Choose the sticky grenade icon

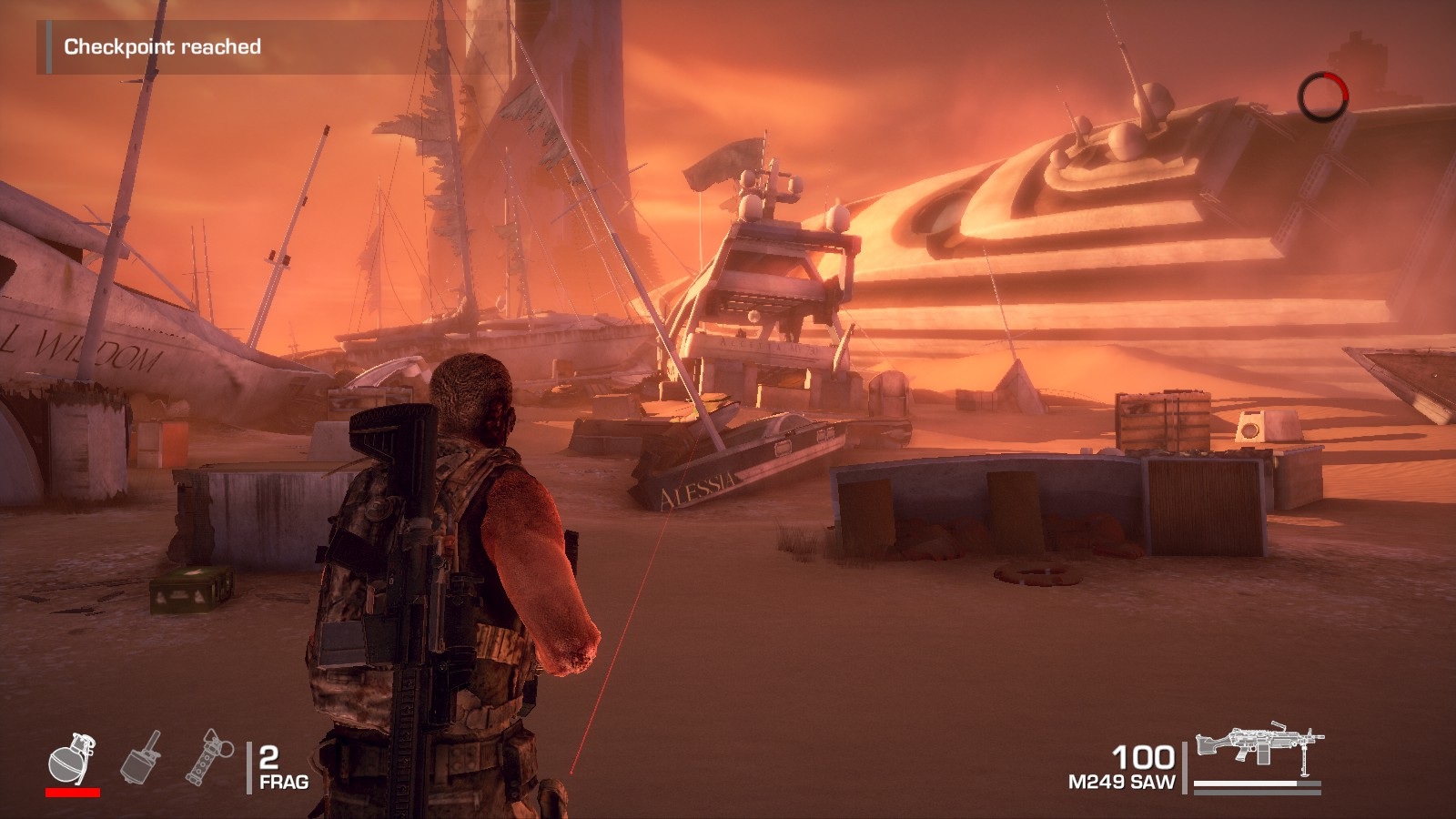[142, 757]
